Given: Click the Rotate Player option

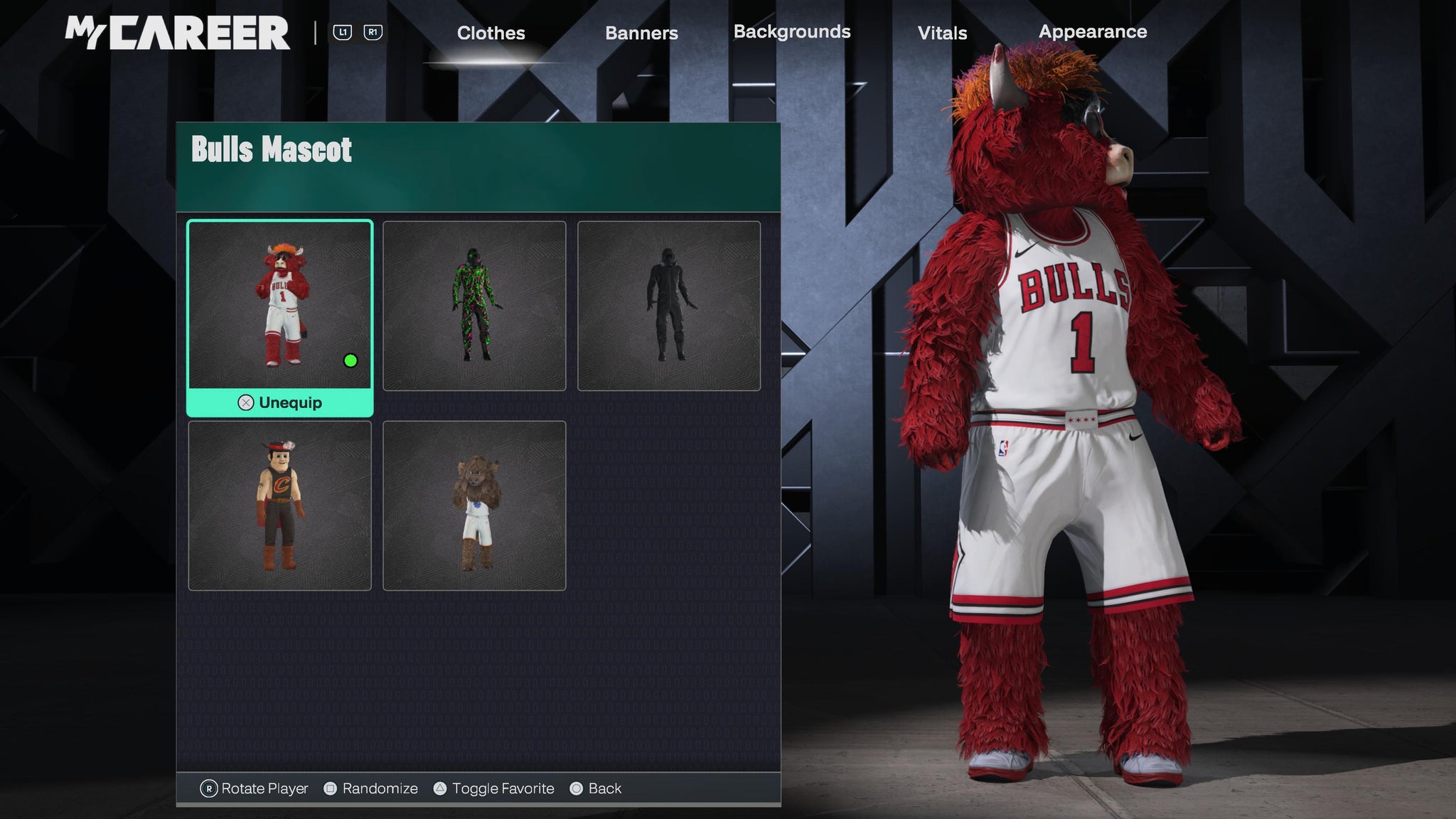Looking at the screenshot, I should 255,788.
